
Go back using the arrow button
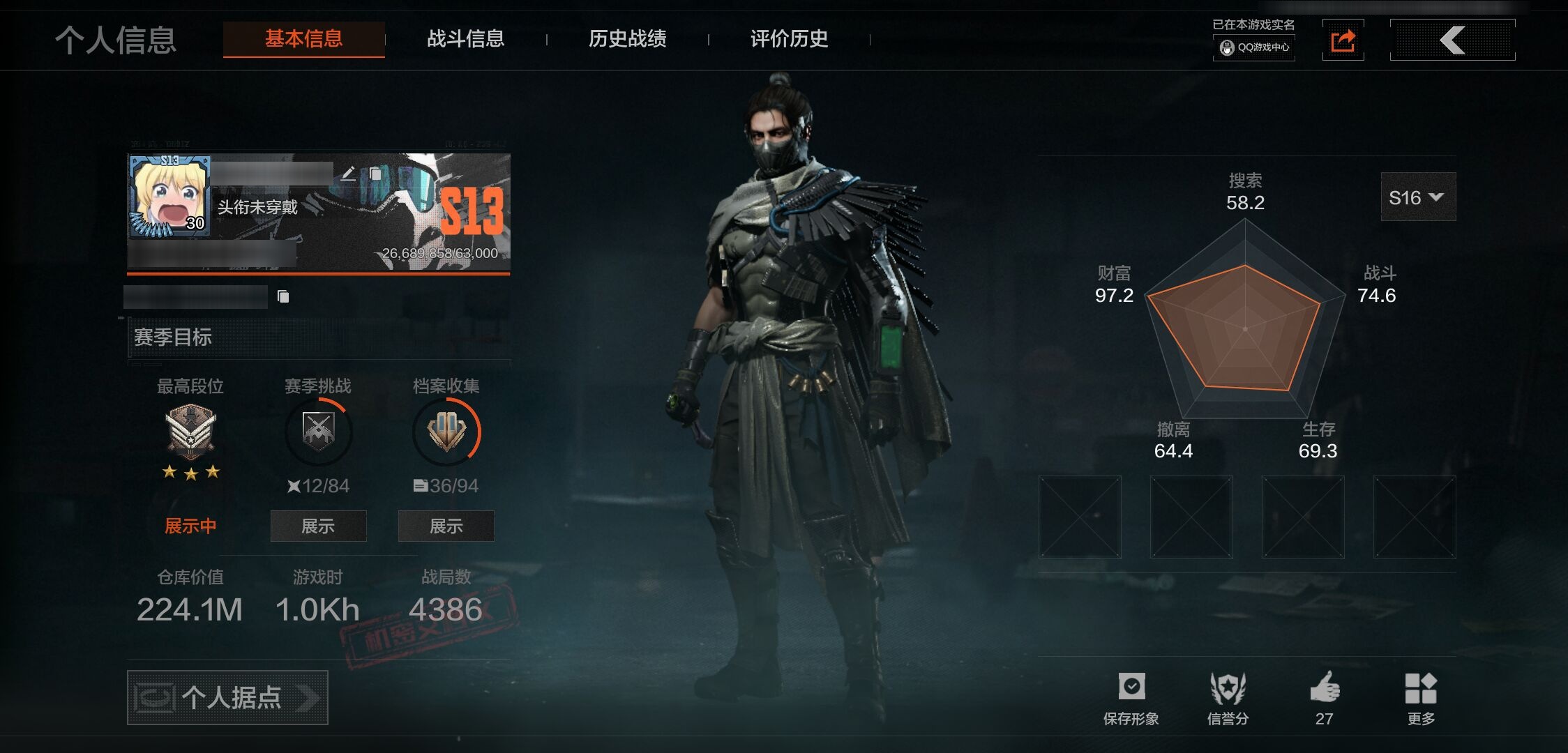click(1452, 40)
